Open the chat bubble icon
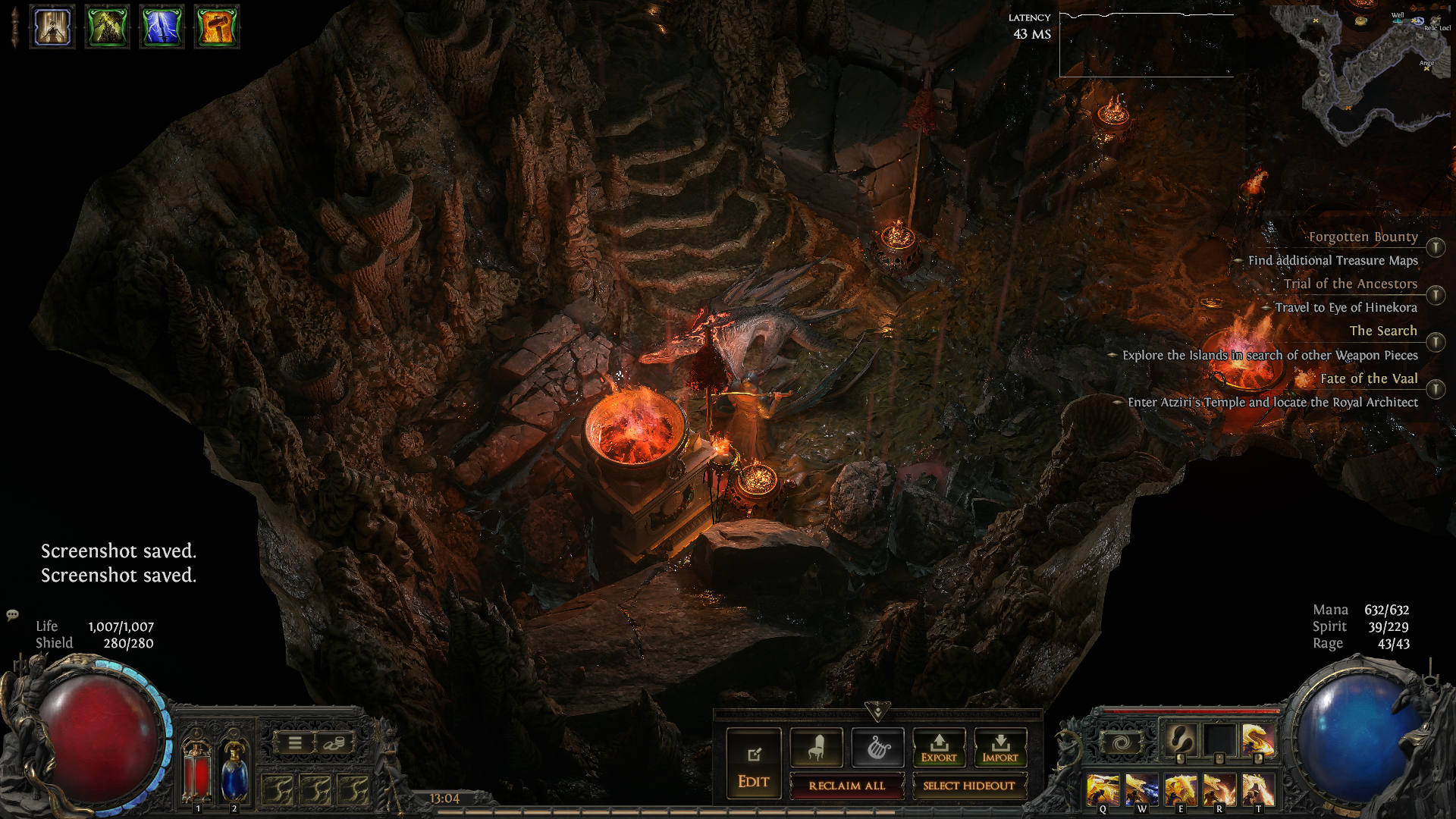1456x819 pixels. [12, 614]
